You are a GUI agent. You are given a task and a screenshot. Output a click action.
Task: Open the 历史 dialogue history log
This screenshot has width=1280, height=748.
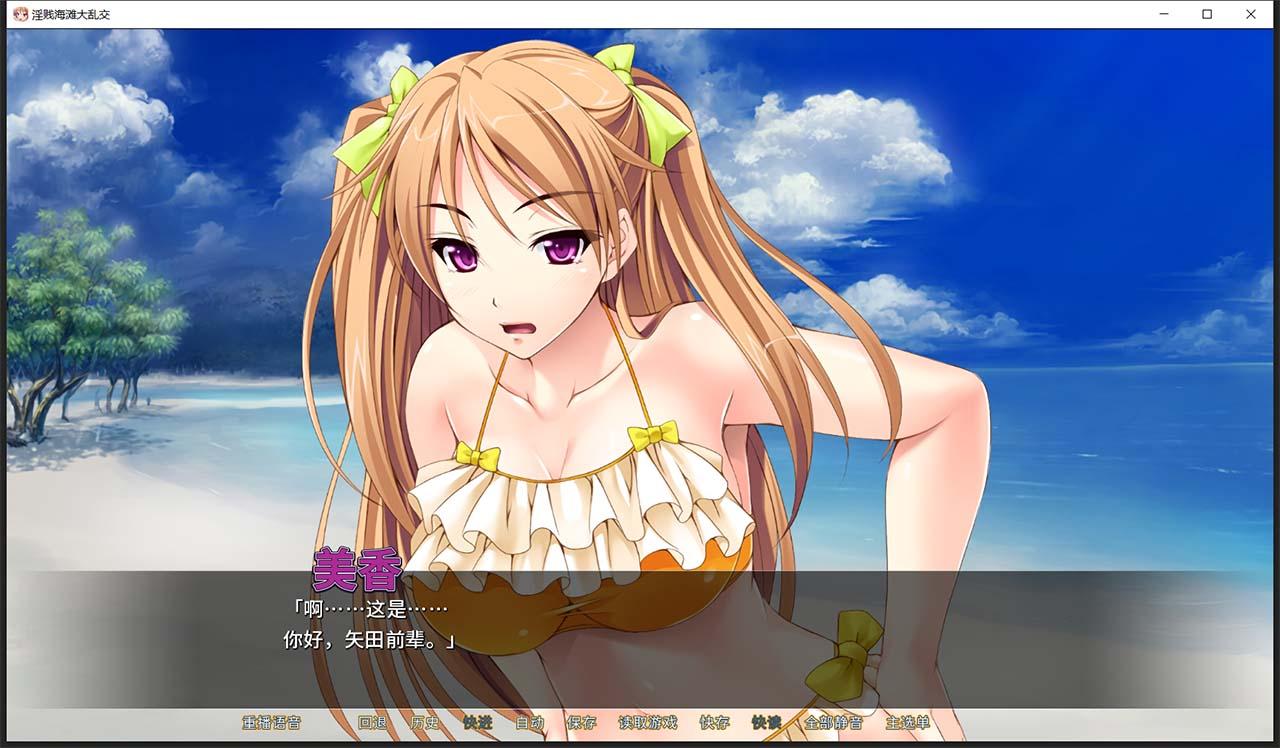[423, 723]
